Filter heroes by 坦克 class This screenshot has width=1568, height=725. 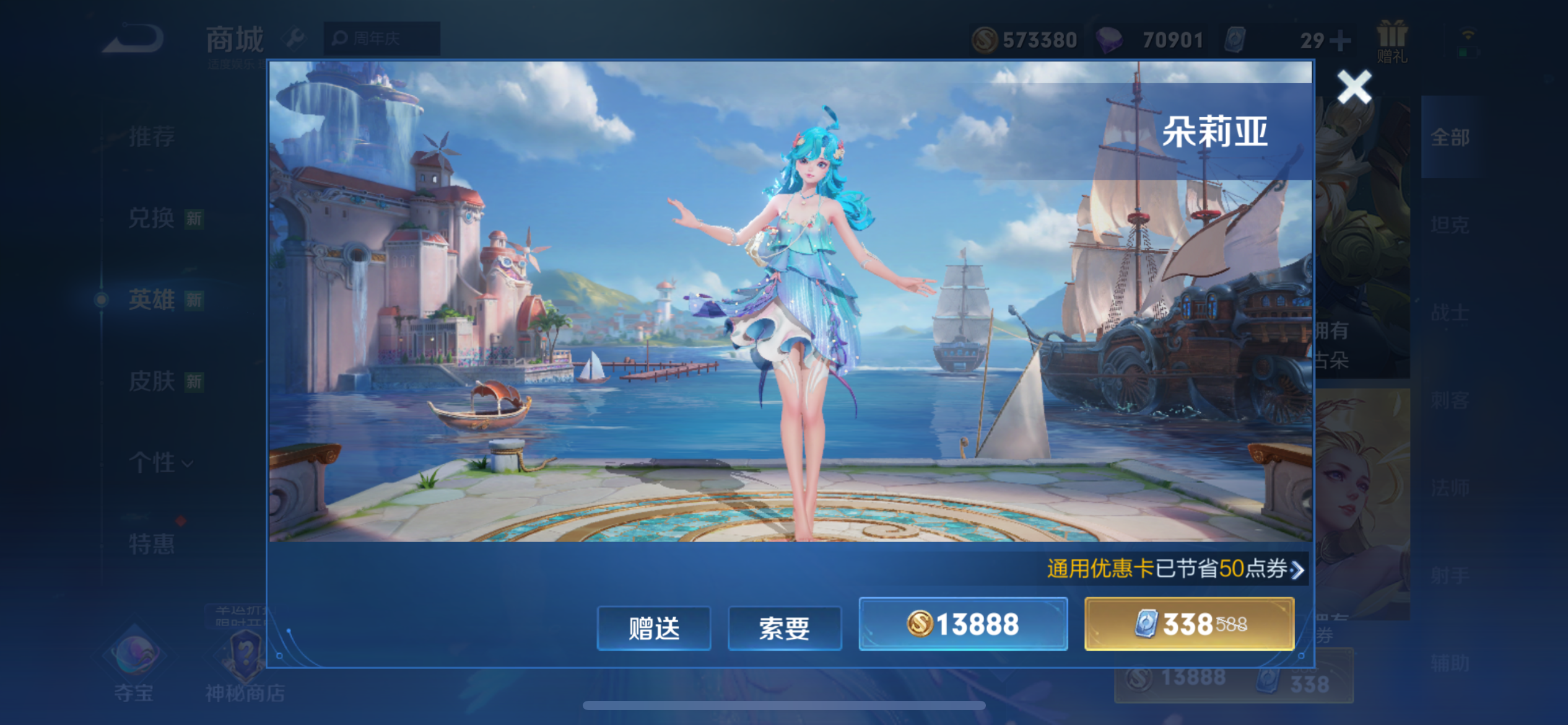[1450, 224]
